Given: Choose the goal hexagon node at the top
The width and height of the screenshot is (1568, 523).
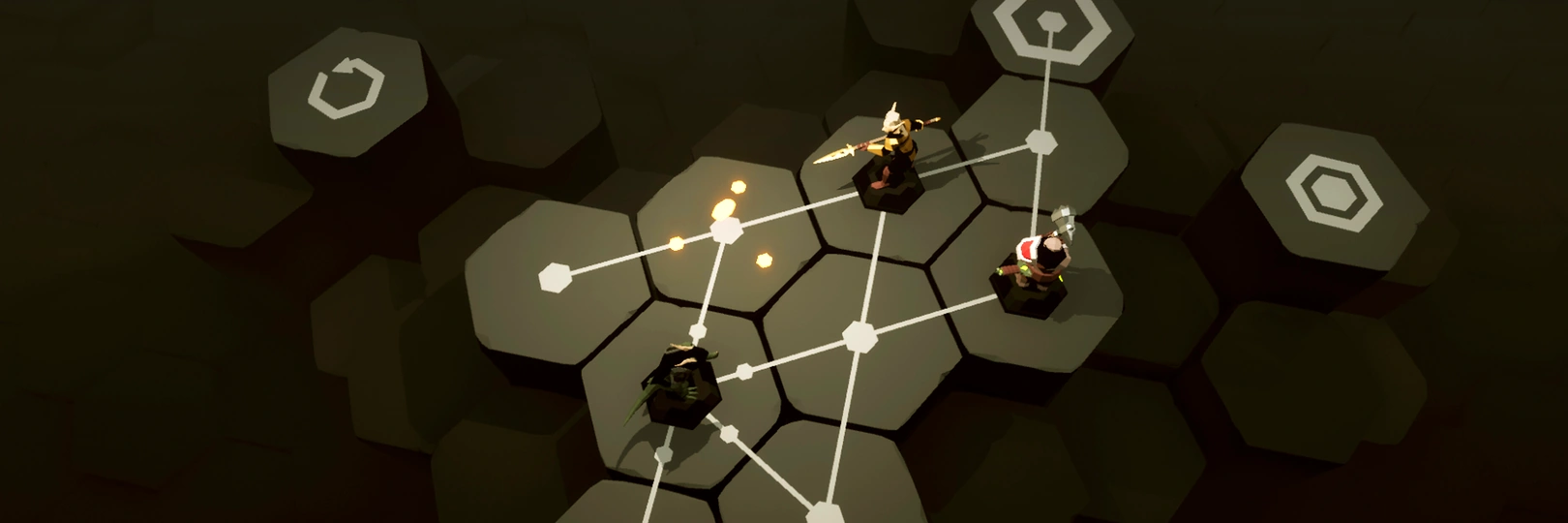Looking at the screenshot, I should (x=1048, y=22).
